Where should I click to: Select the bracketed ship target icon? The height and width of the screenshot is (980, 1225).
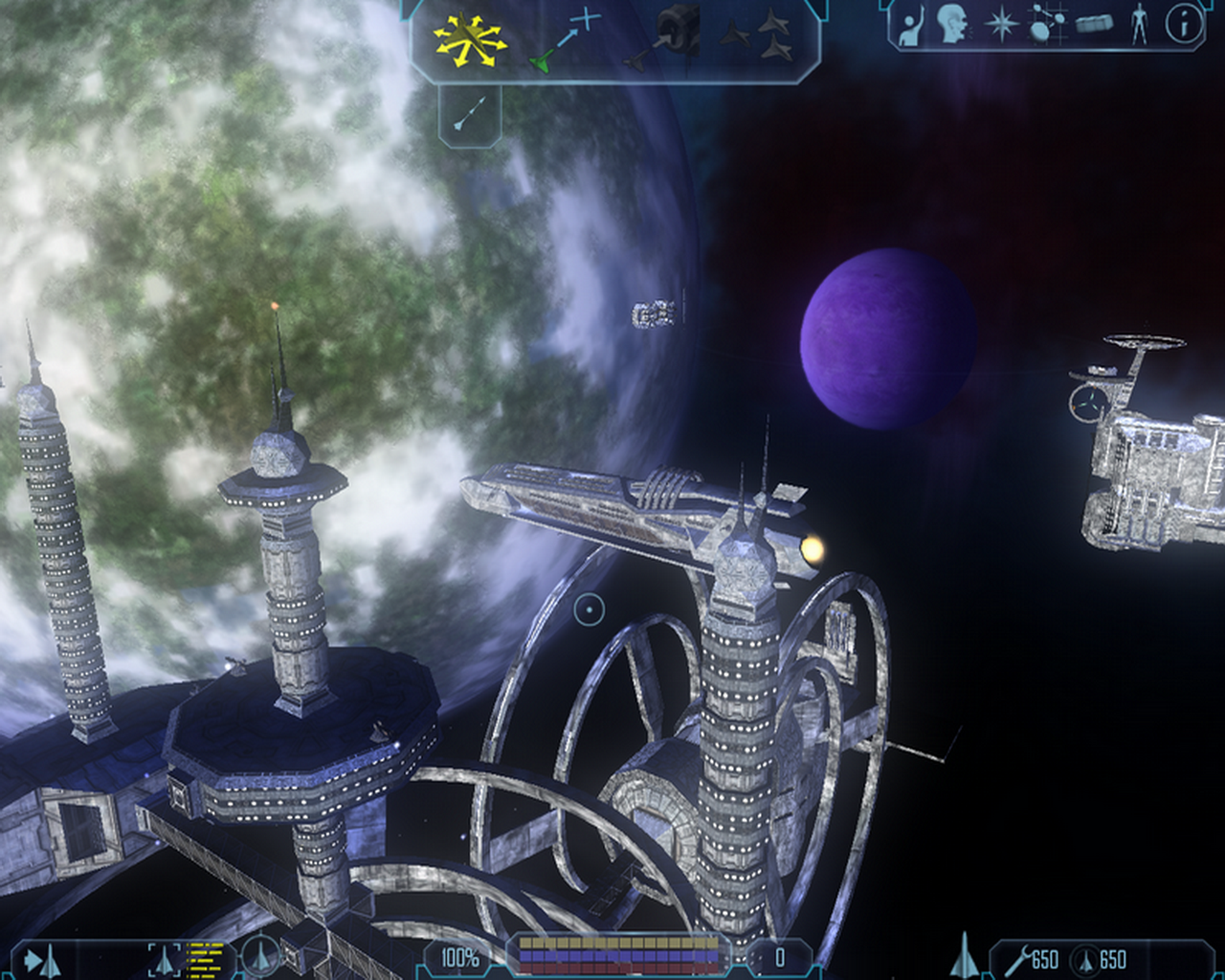coord(165,959)
